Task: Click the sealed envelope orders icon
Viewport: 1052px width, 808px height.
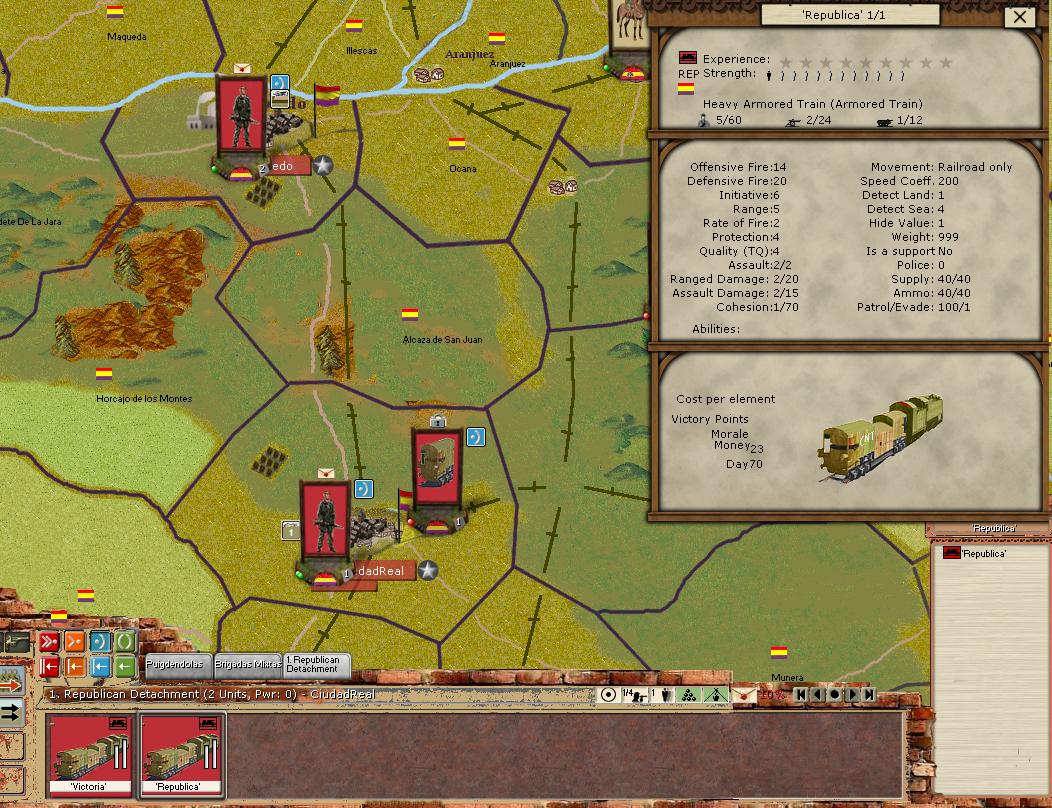Action: pos(744,695)
